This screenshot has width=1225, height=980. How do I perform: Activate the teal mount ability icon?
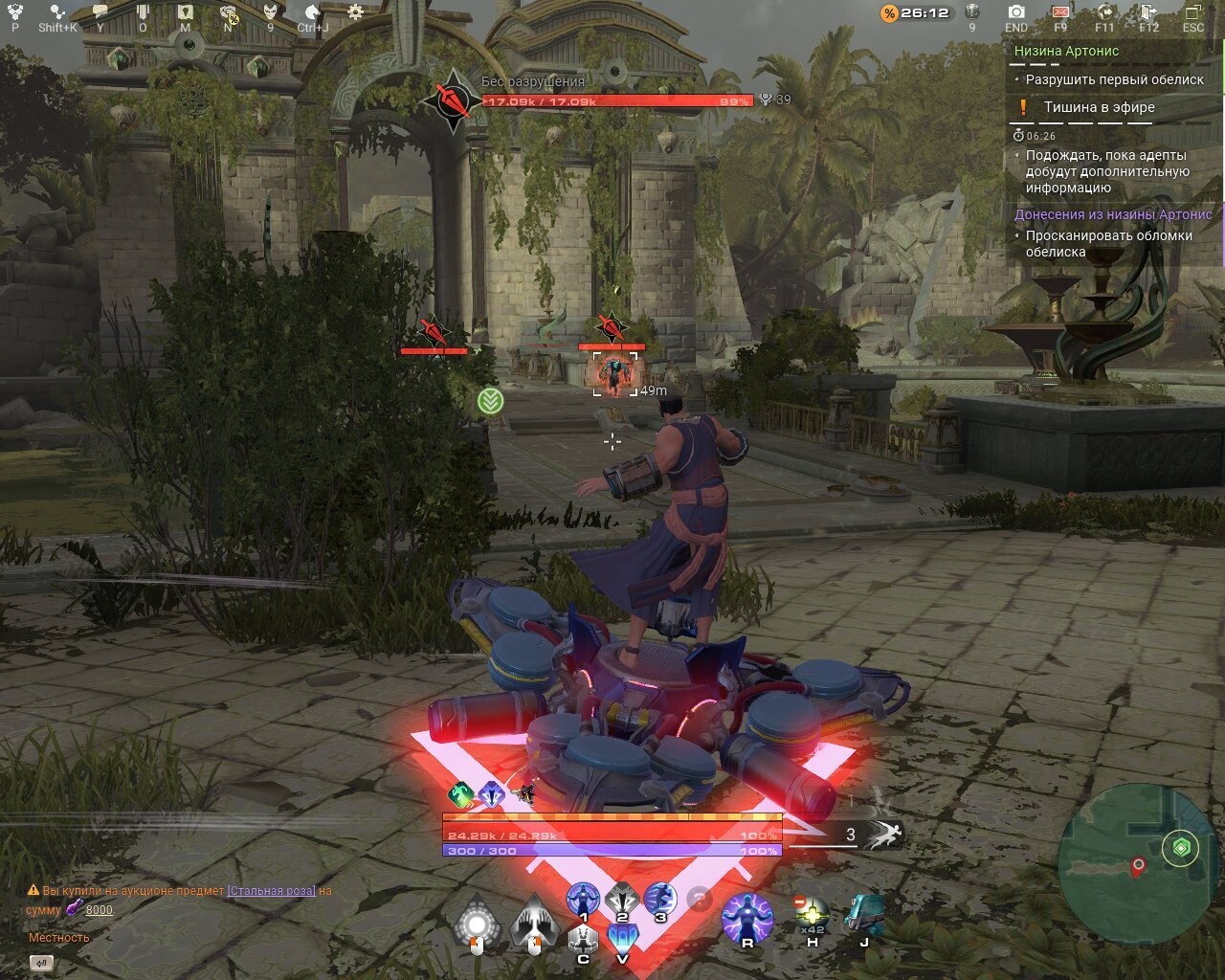pyautogui.click(x=864, y=914)
